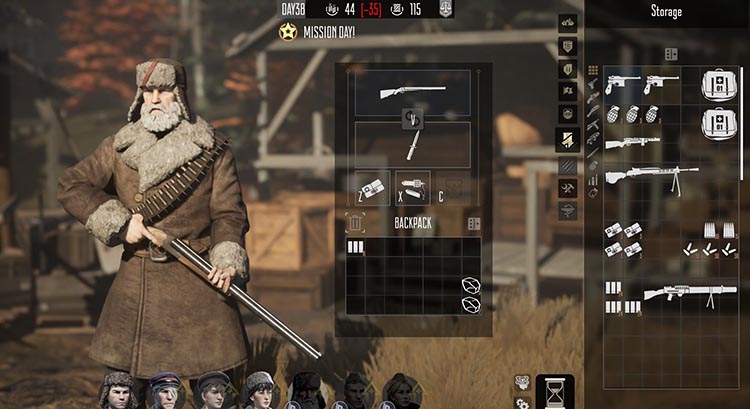Screen dimensions: 750x409
Task: Swap weapons with the arrows button
Action: tap(412, 119)
